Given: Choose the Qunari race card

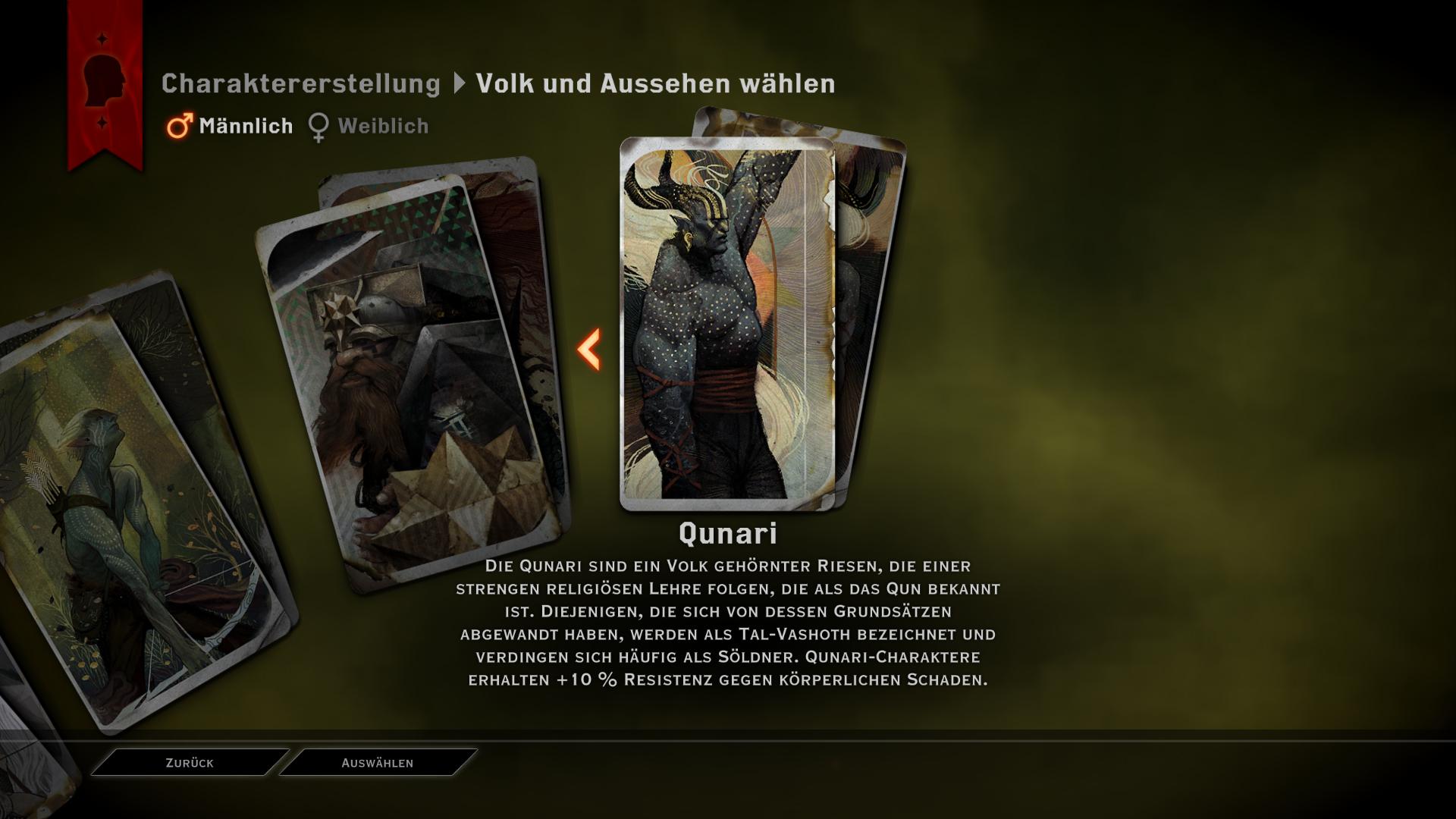Looking at the screenshot, I should 726,324.
